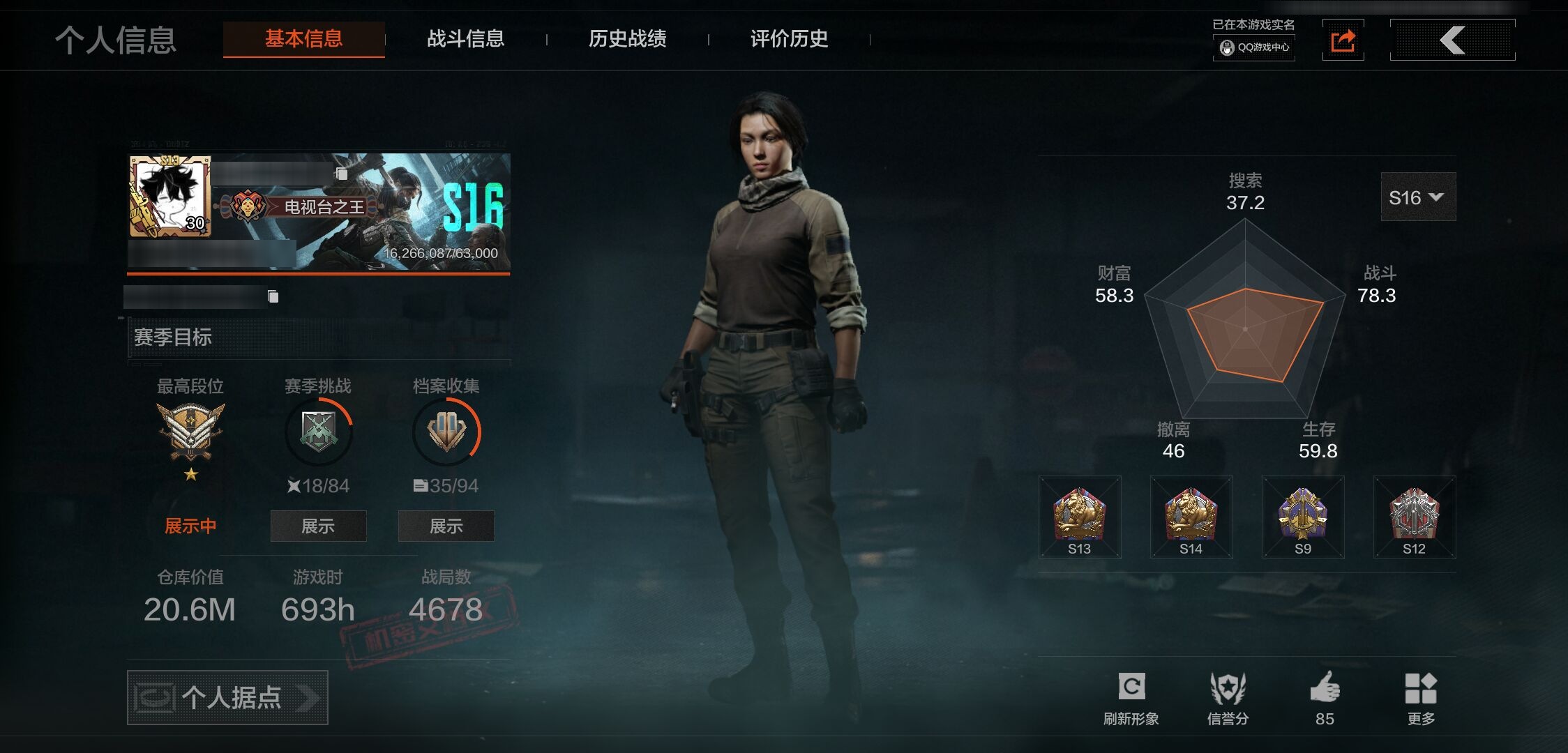This screenshot has height=753, width=1568.
Task: Go back with the arrow button
Action: click(x=1452, y=40)
